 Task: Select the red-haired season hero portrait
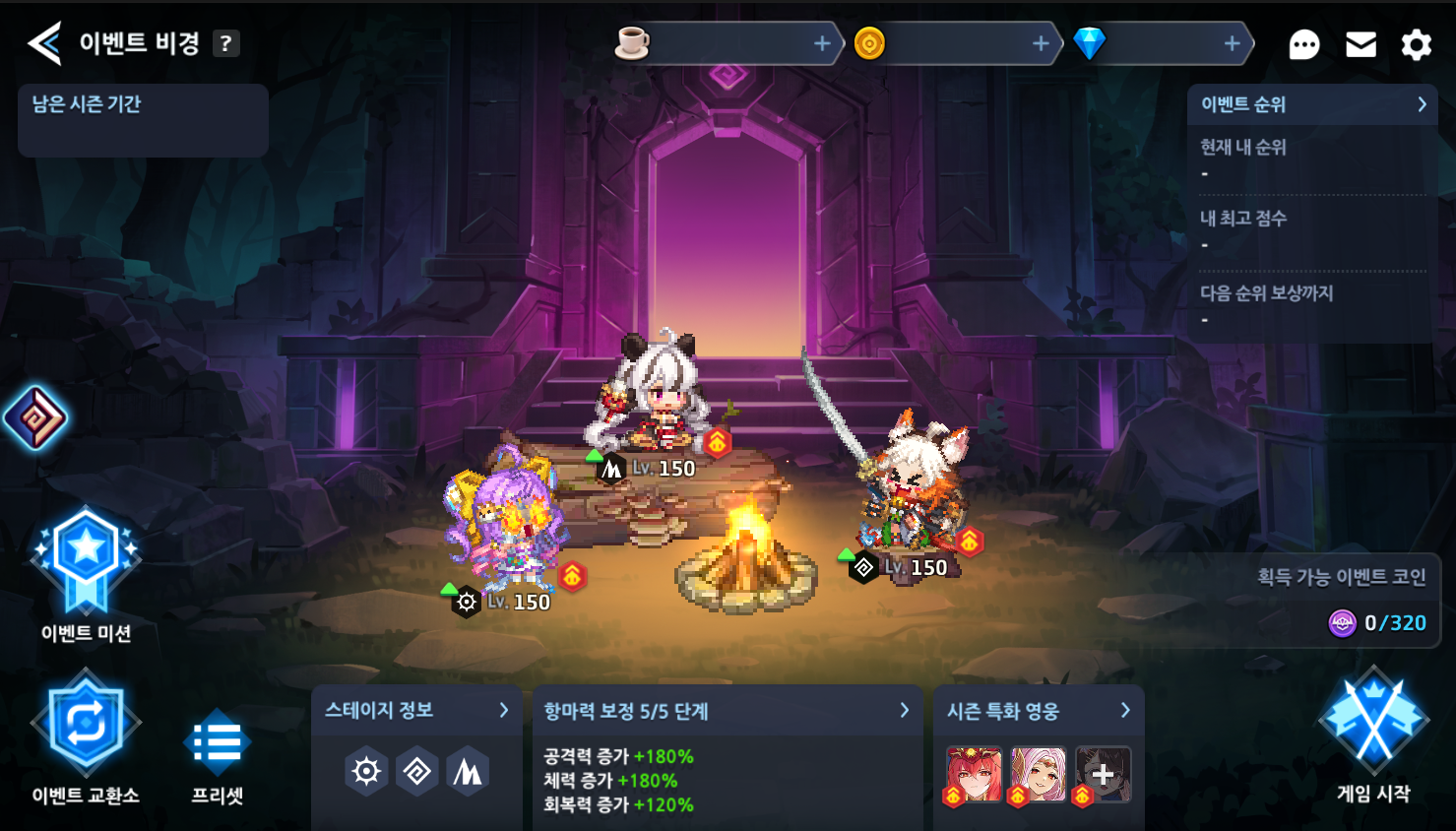pos(975,774)
